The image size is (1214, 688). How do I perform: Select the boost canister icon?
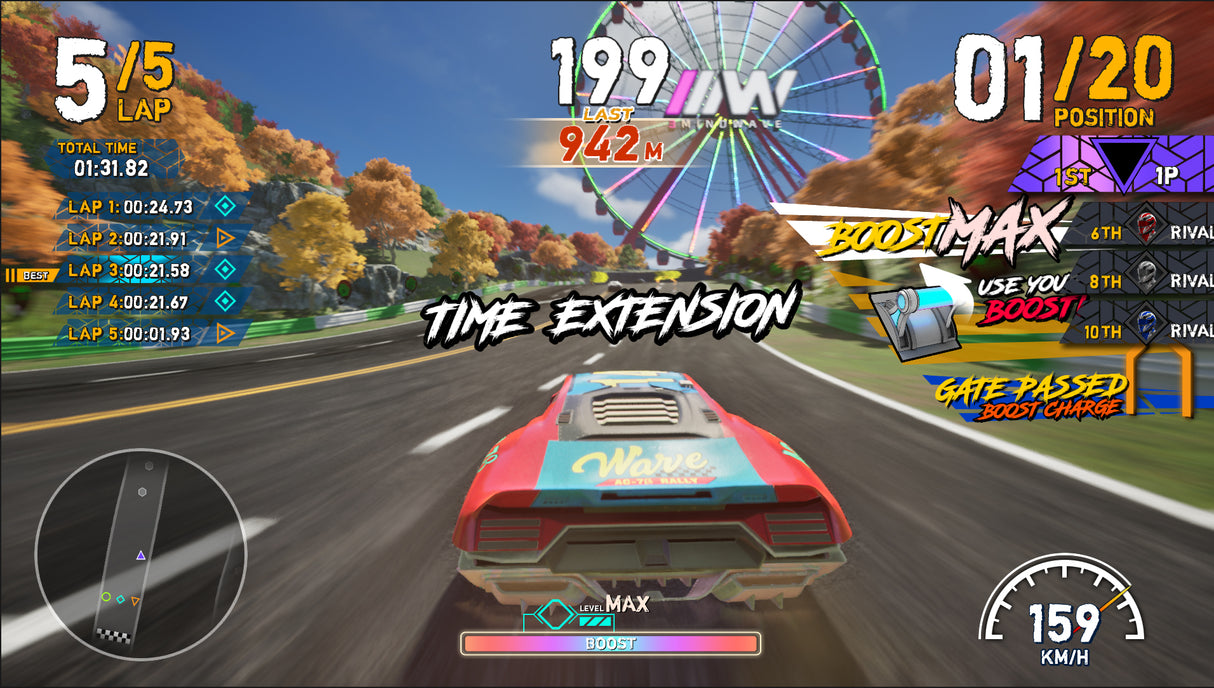pos(910,318)
